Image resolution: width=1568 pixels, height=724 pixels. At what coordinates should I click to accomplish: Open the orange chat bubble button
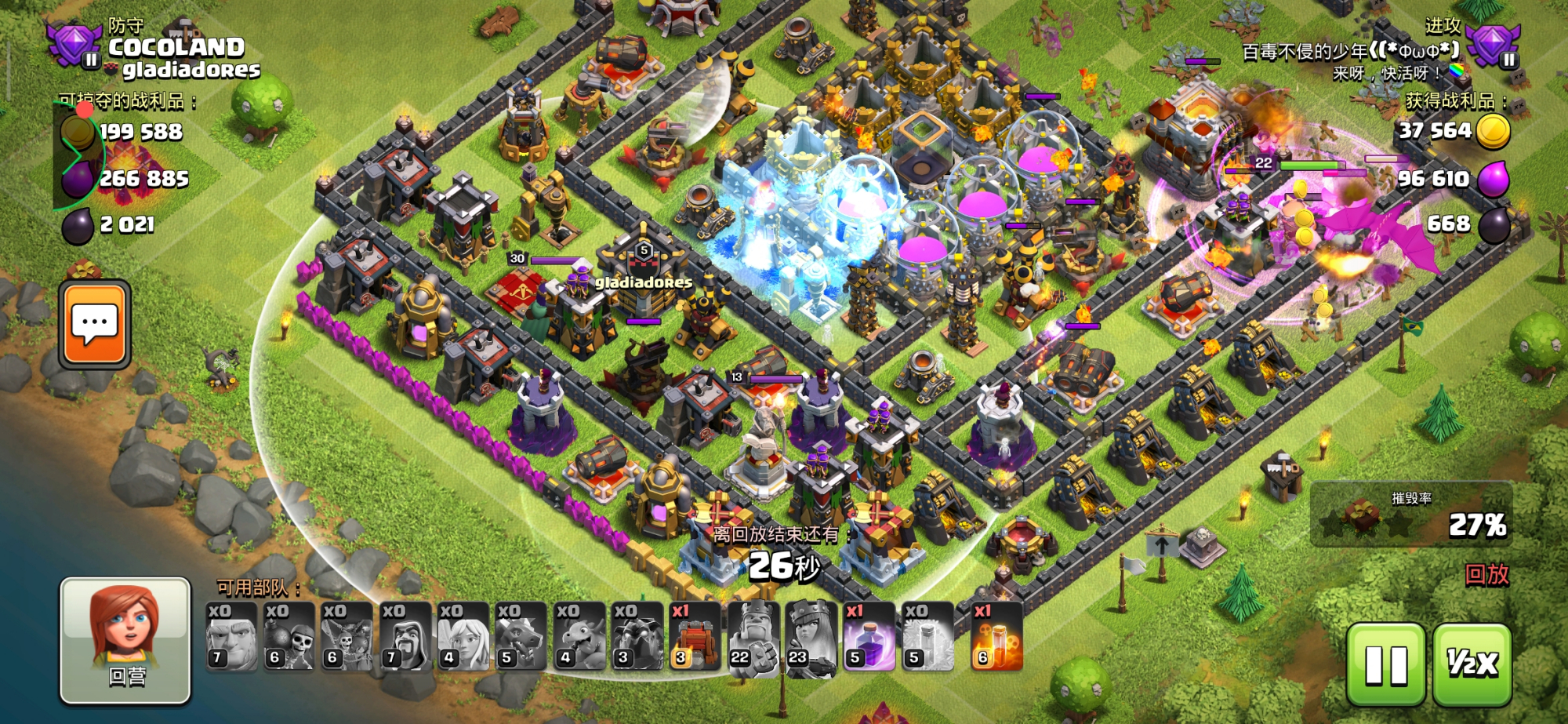[x=95, y=324]
